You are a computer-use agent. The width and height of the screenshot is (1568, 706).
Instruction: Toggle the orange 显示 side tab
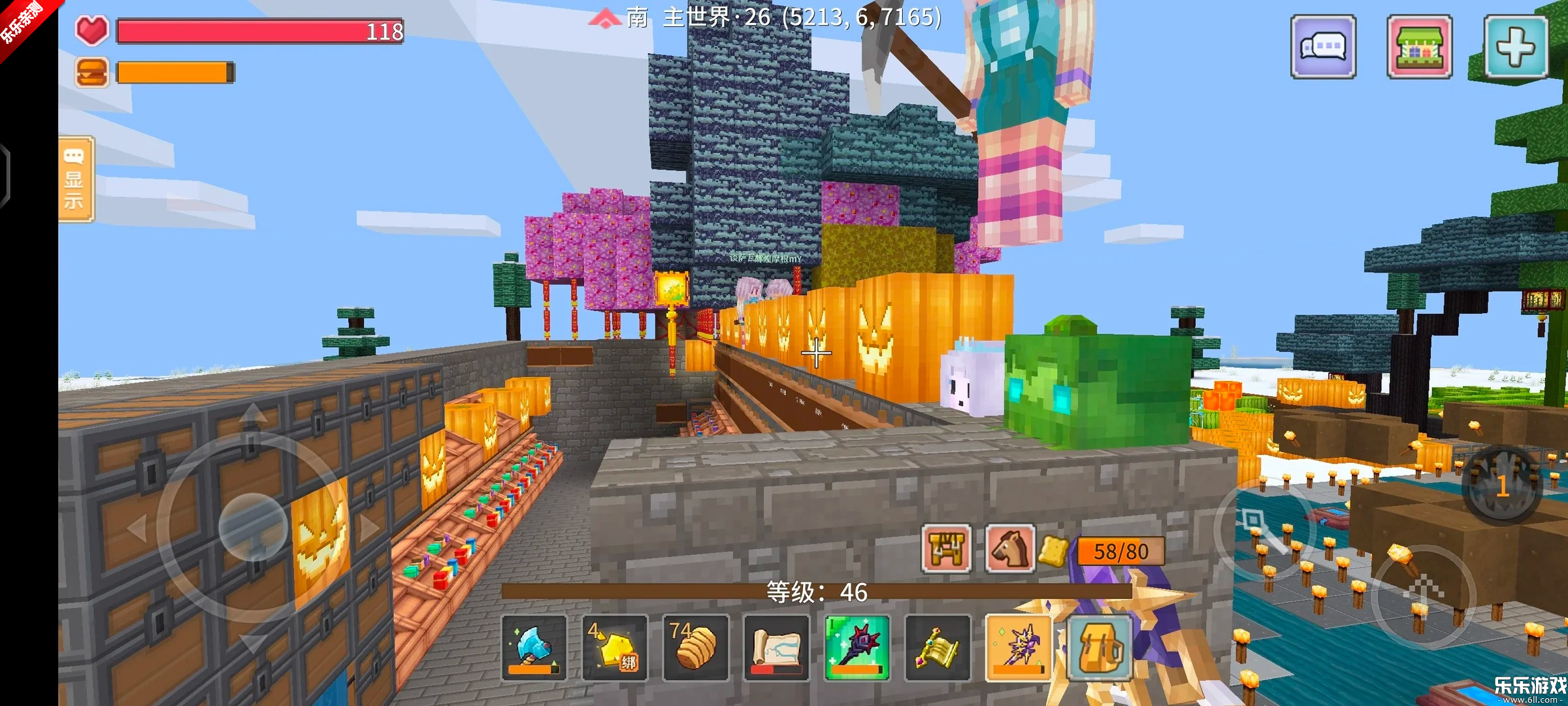coord(76,179)
